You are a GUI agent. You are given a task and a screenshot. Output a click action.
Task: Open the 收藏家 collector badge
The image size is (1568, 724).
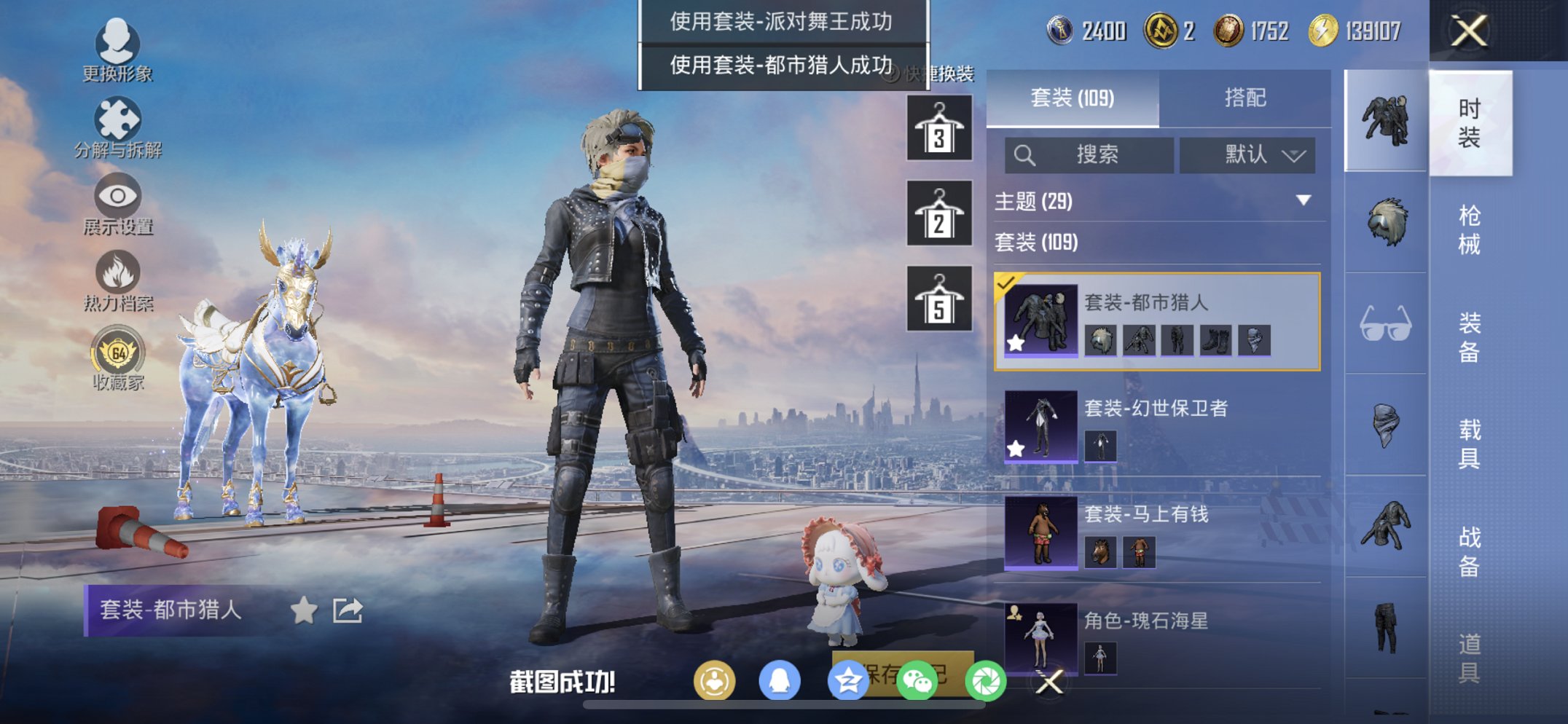(x=117, y=357)
